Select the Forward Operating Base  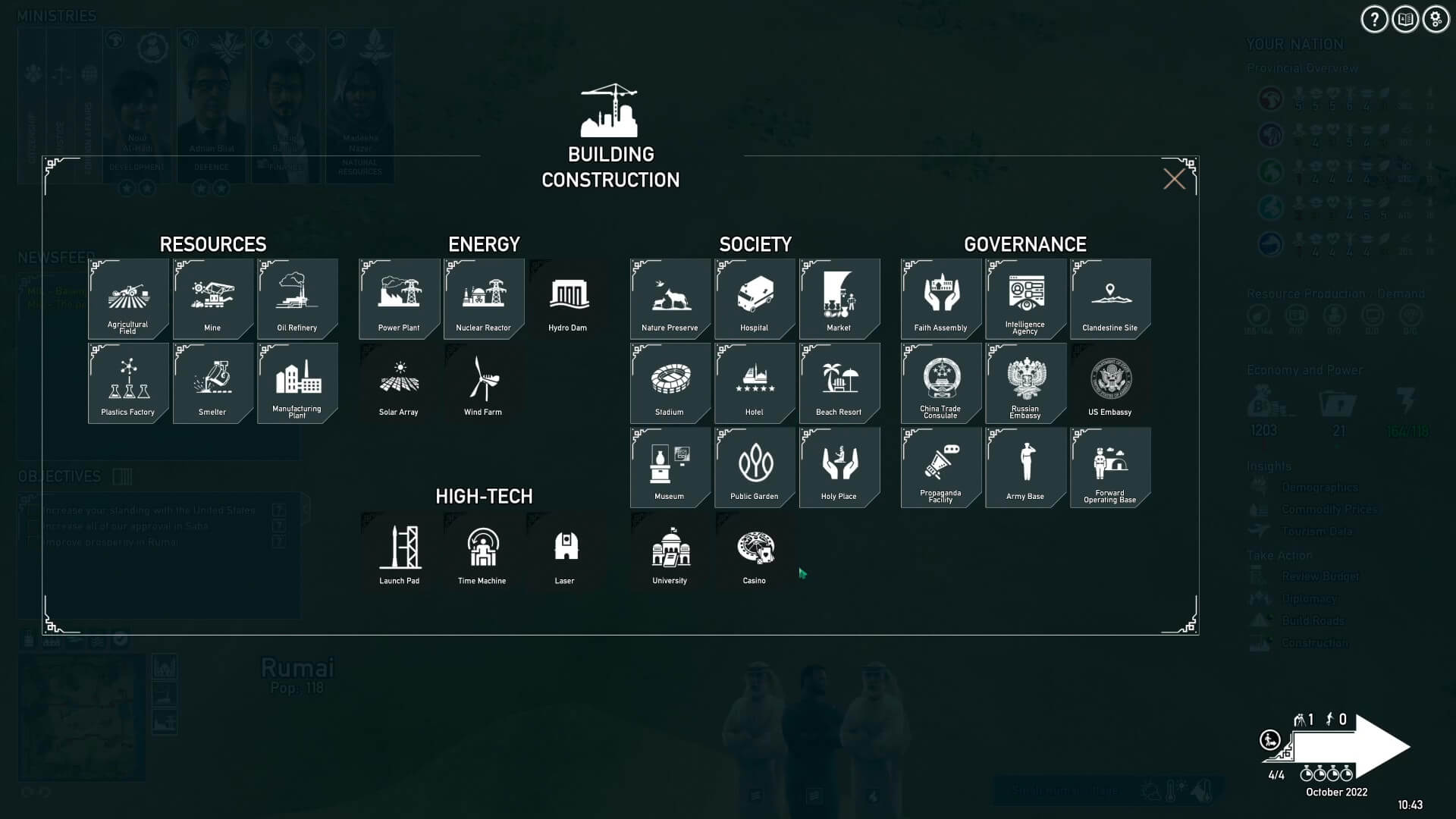tap(1110, 466)
